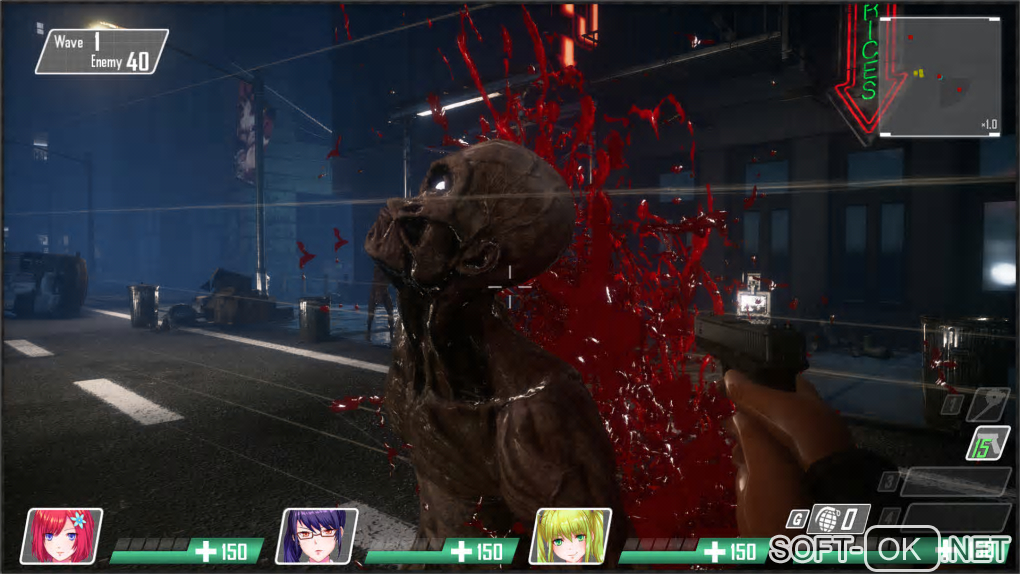Select the red-haired girl portrait
Screen dimensions: 1020x574
[62, 535]
